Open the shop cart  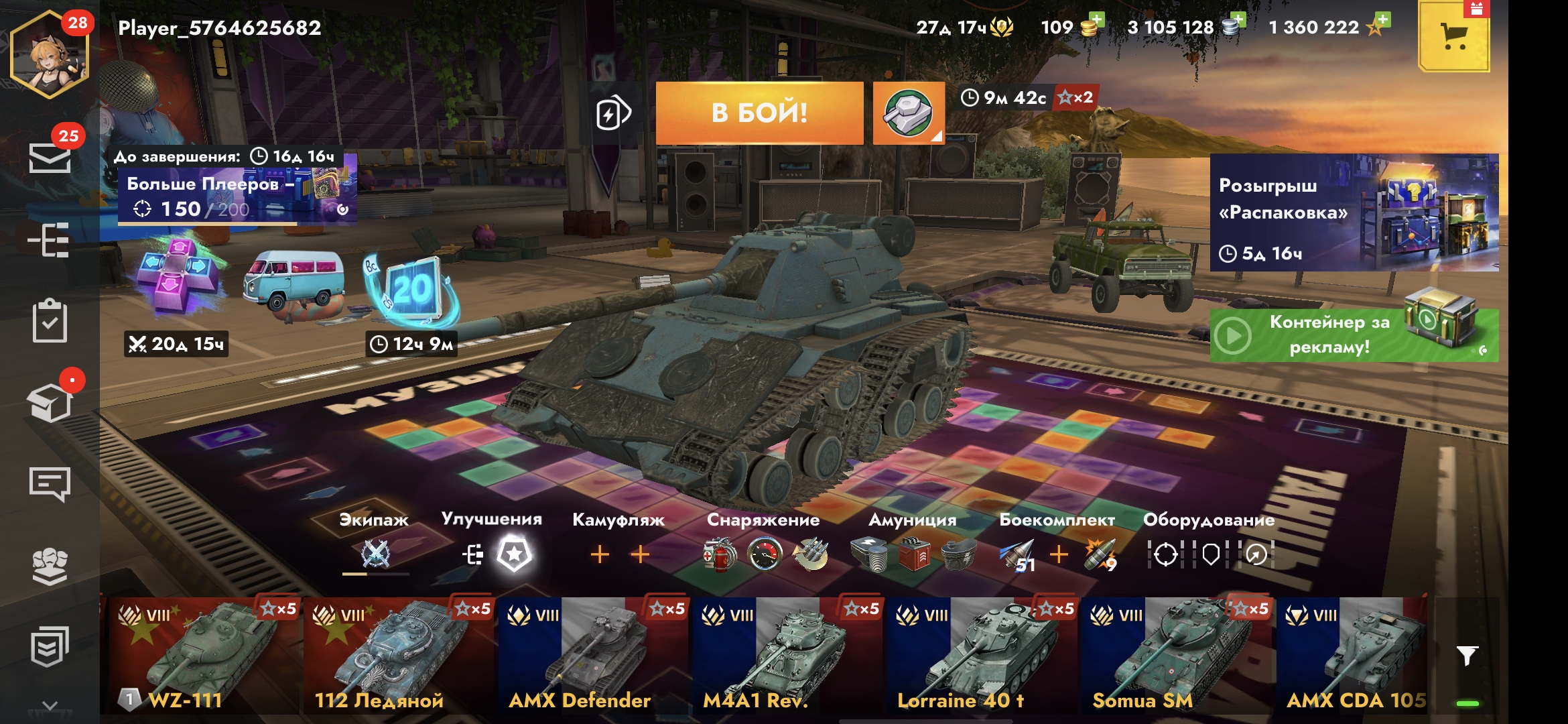[1453, 37]
